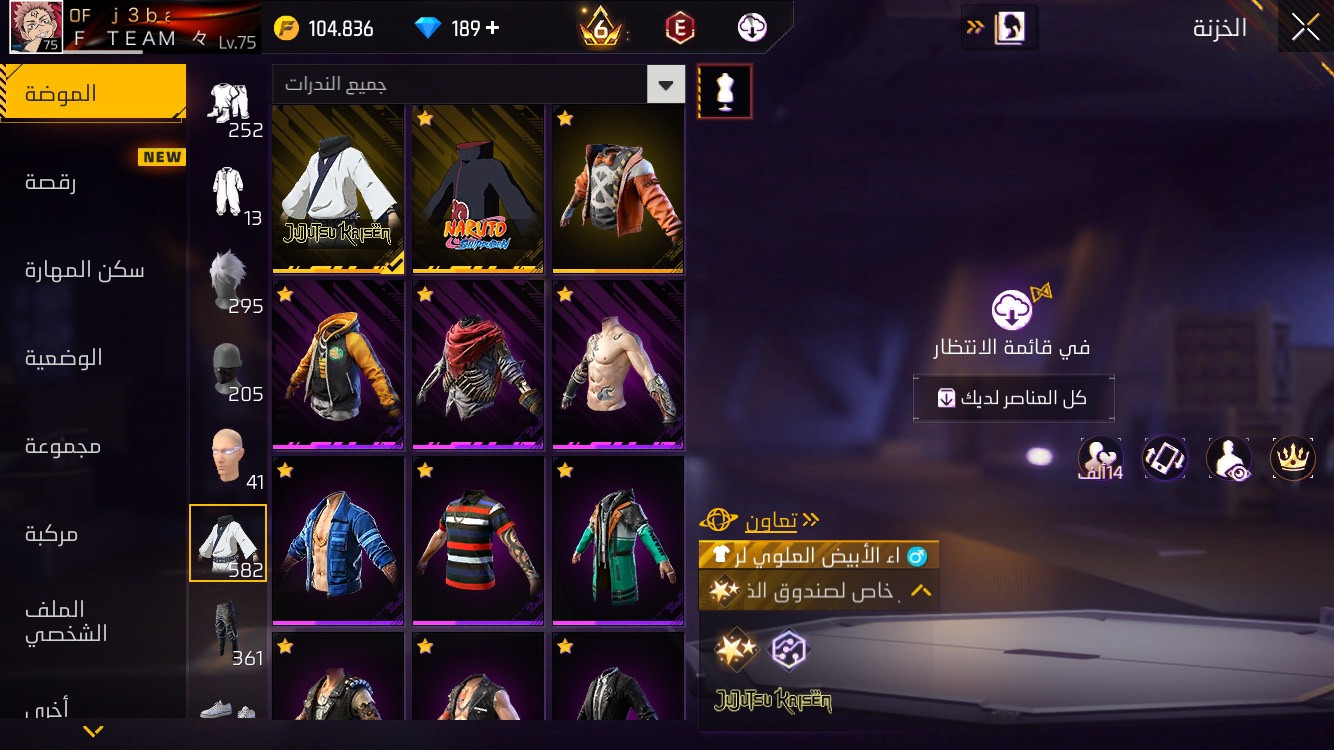1334x750 pixels.
Task: Add diamonds with the plus button
Action: pyautogui.click(x=492, y=28)
